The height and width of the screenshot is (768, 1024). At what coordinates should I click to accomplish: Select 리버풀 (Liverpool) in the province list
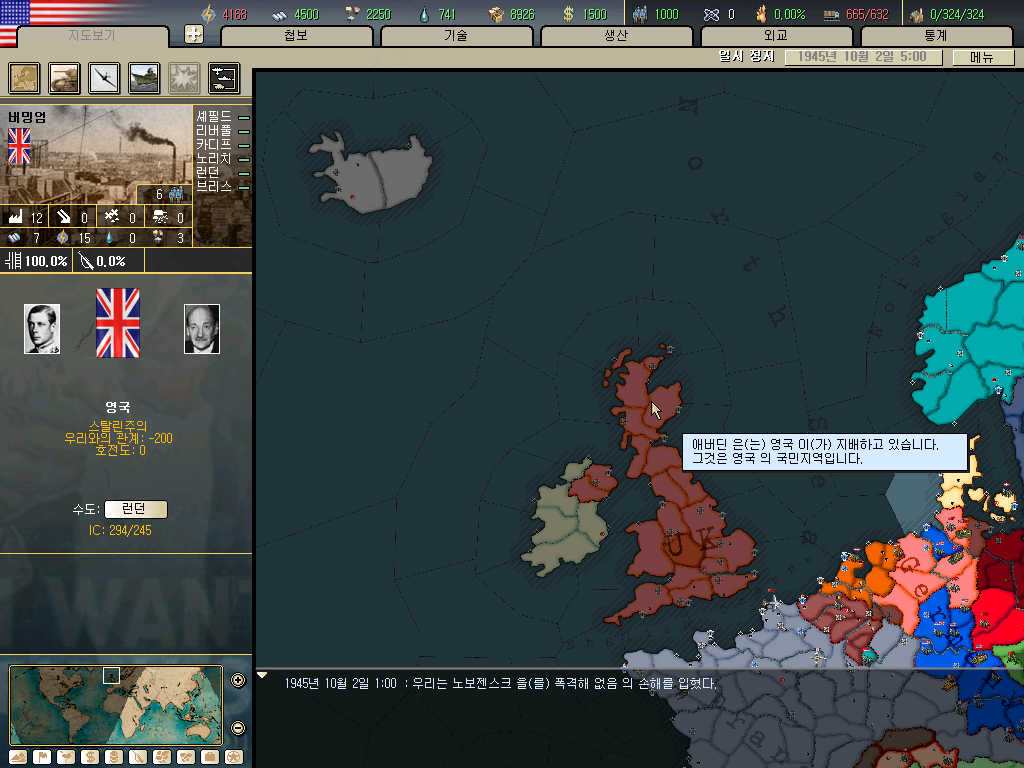click(214, 131)
